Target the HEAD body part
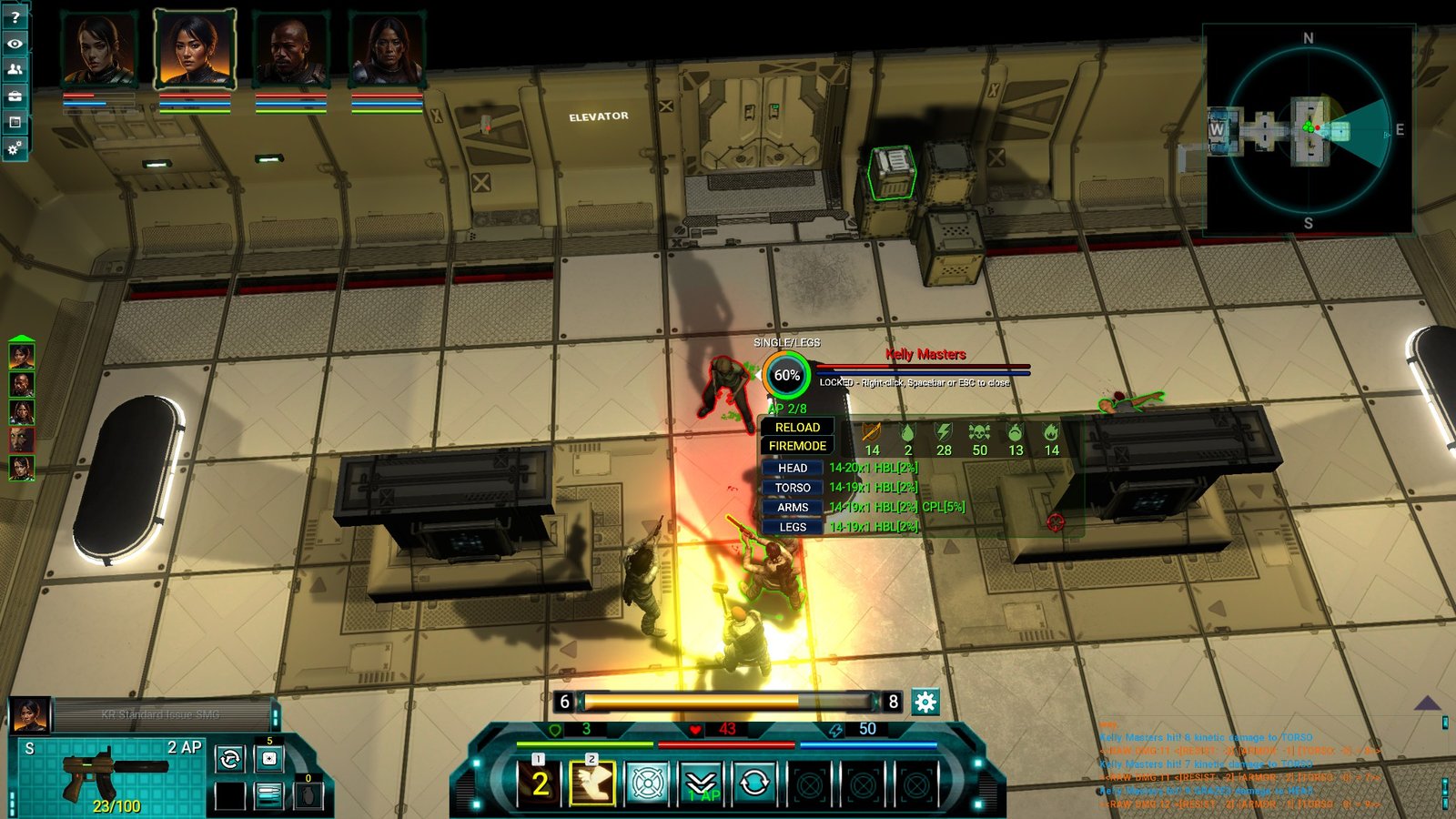This screenshot has height=819, width=1456. pos(792,468)
